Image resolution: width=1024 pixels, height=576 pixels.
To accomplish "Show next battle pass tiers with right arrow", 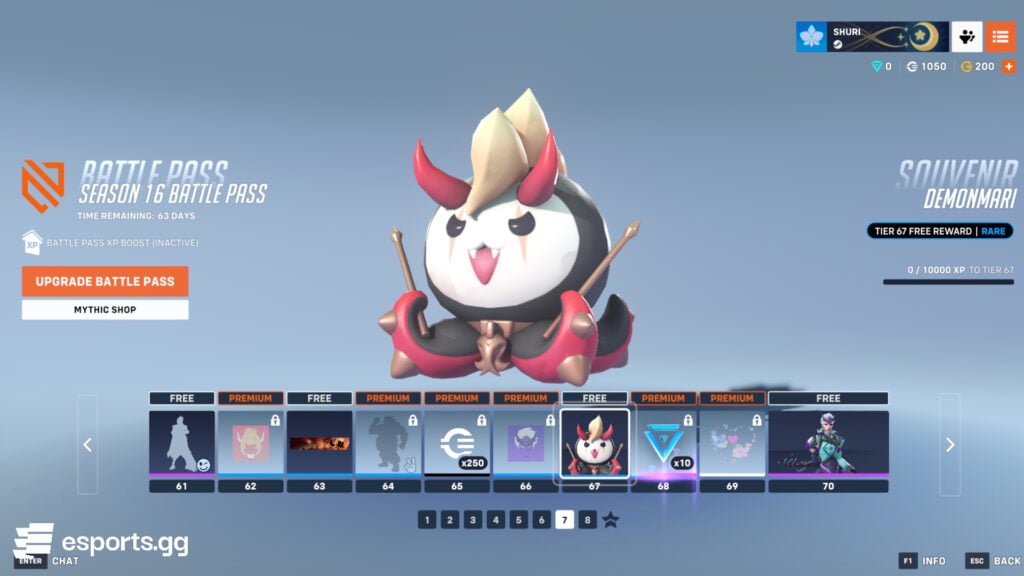I will pos(950,444).
